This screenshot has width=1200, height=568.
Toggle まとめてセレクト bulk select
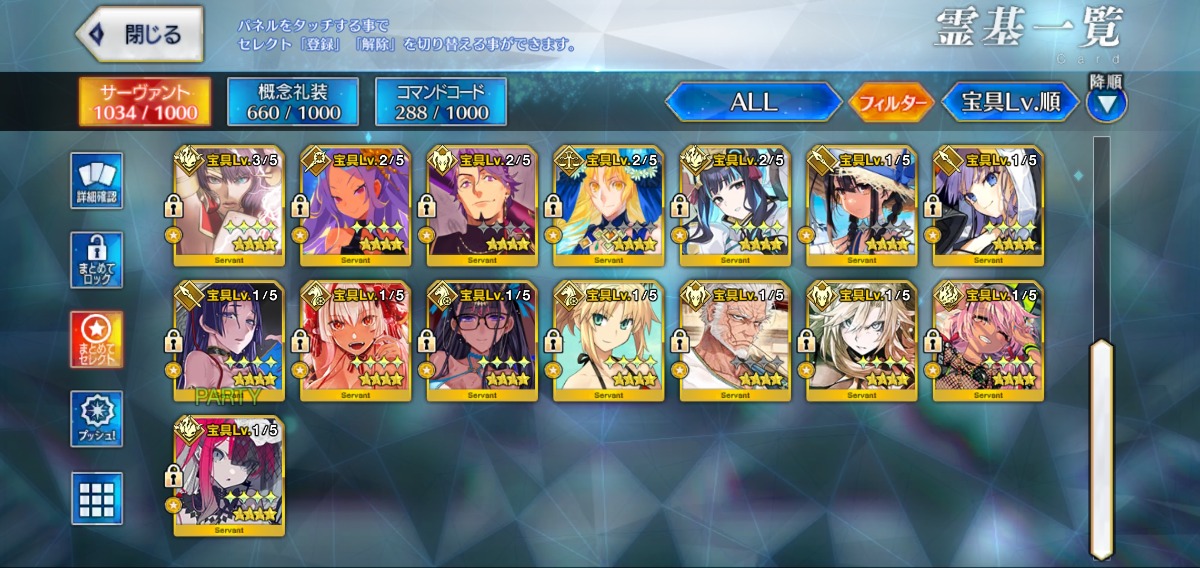pos(97,340)
